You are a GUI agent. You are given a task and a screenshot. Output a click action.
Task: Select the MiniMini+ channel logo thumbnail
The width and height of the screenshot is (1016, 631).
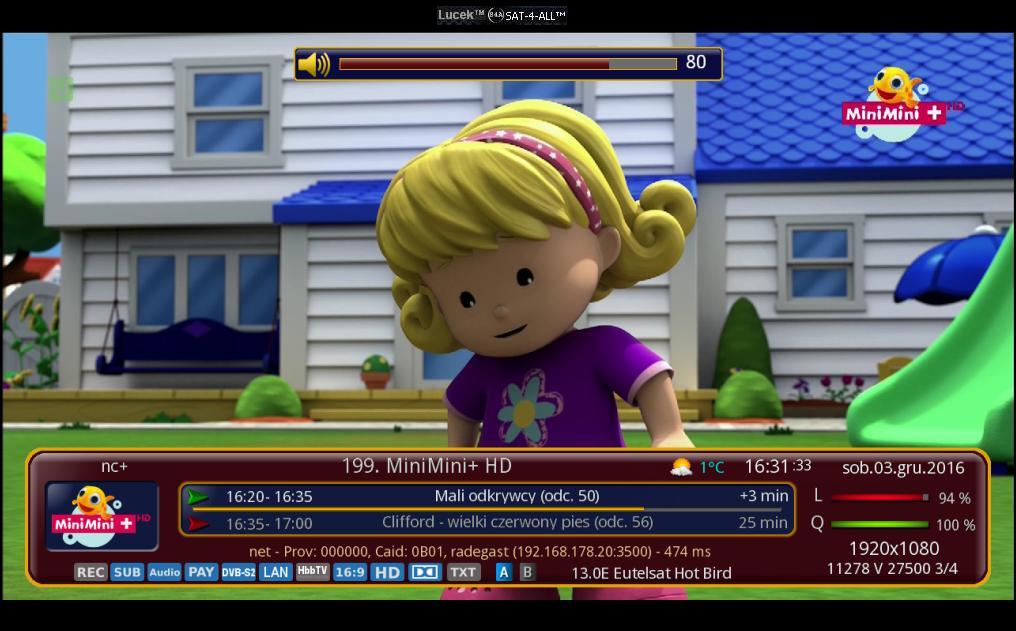(102, 516)
